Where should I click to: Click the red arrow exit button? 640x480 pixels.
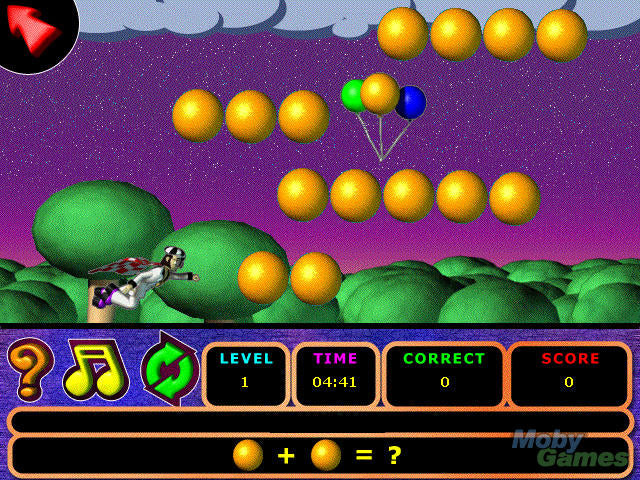point(32,28)
